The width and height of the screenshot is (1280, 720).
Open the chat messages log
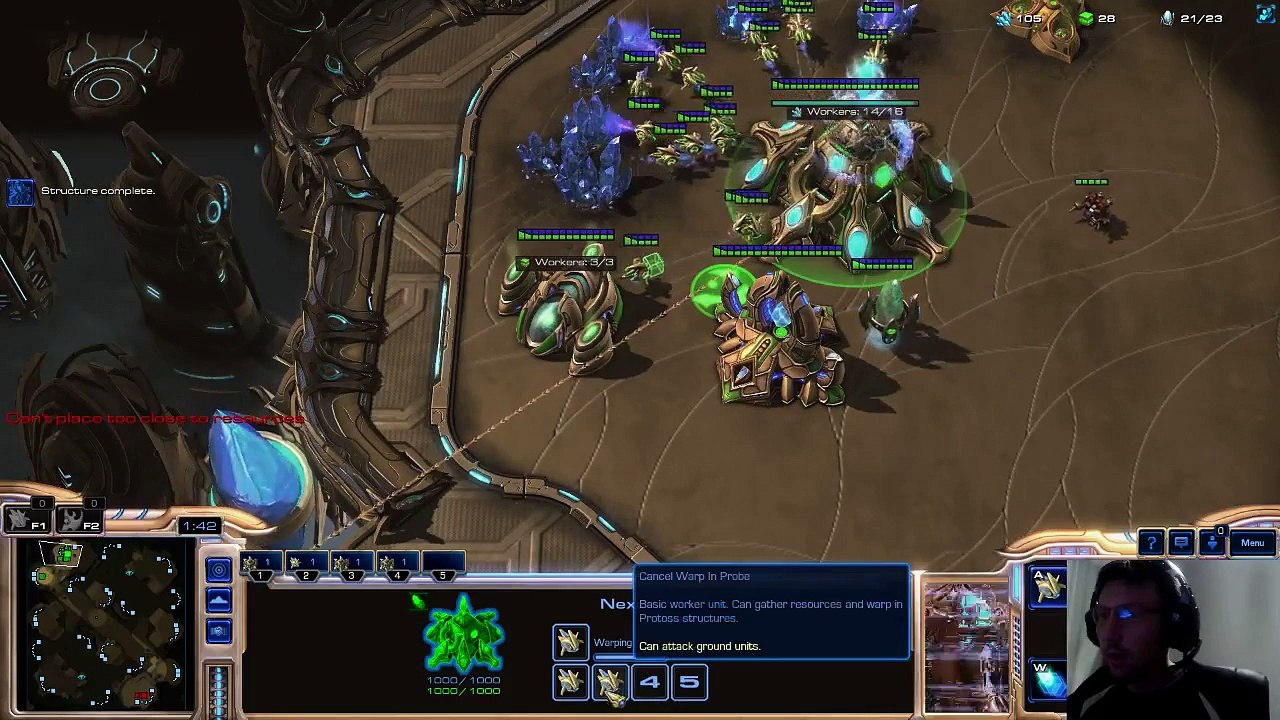coord(1181,543)
